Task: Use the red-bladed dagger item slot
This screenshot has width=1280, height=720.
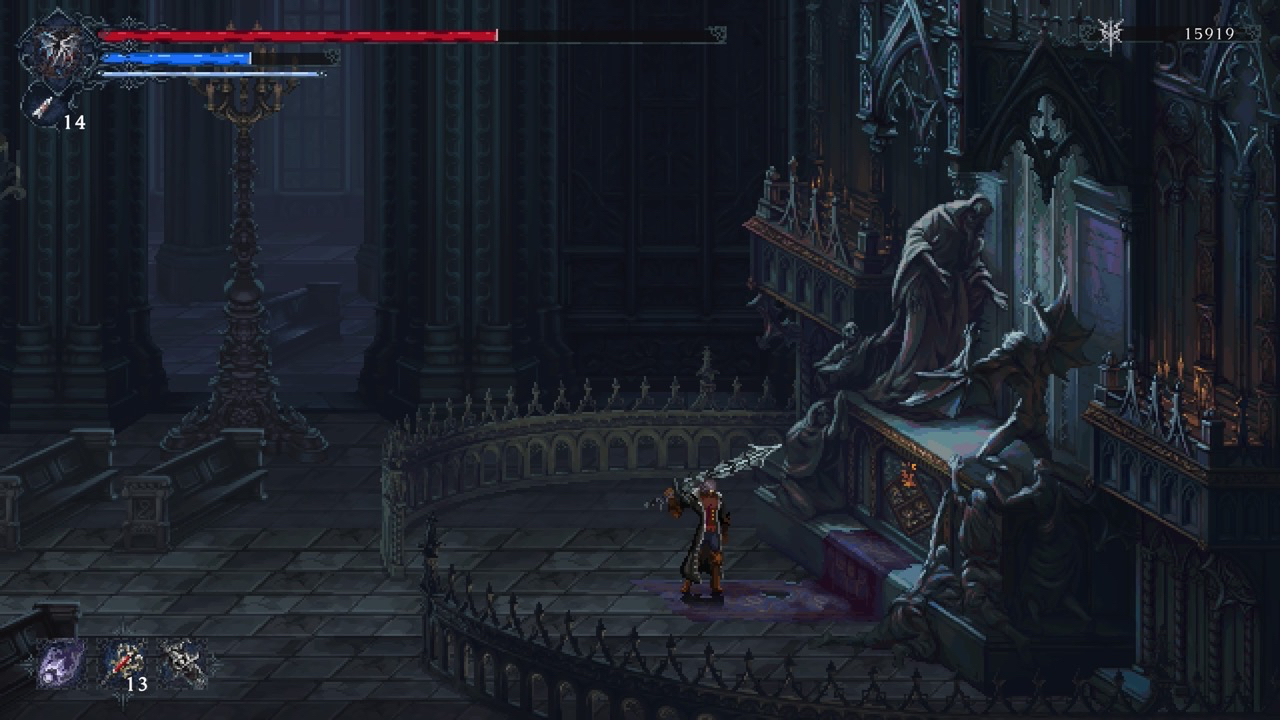Action: point(123,661)
